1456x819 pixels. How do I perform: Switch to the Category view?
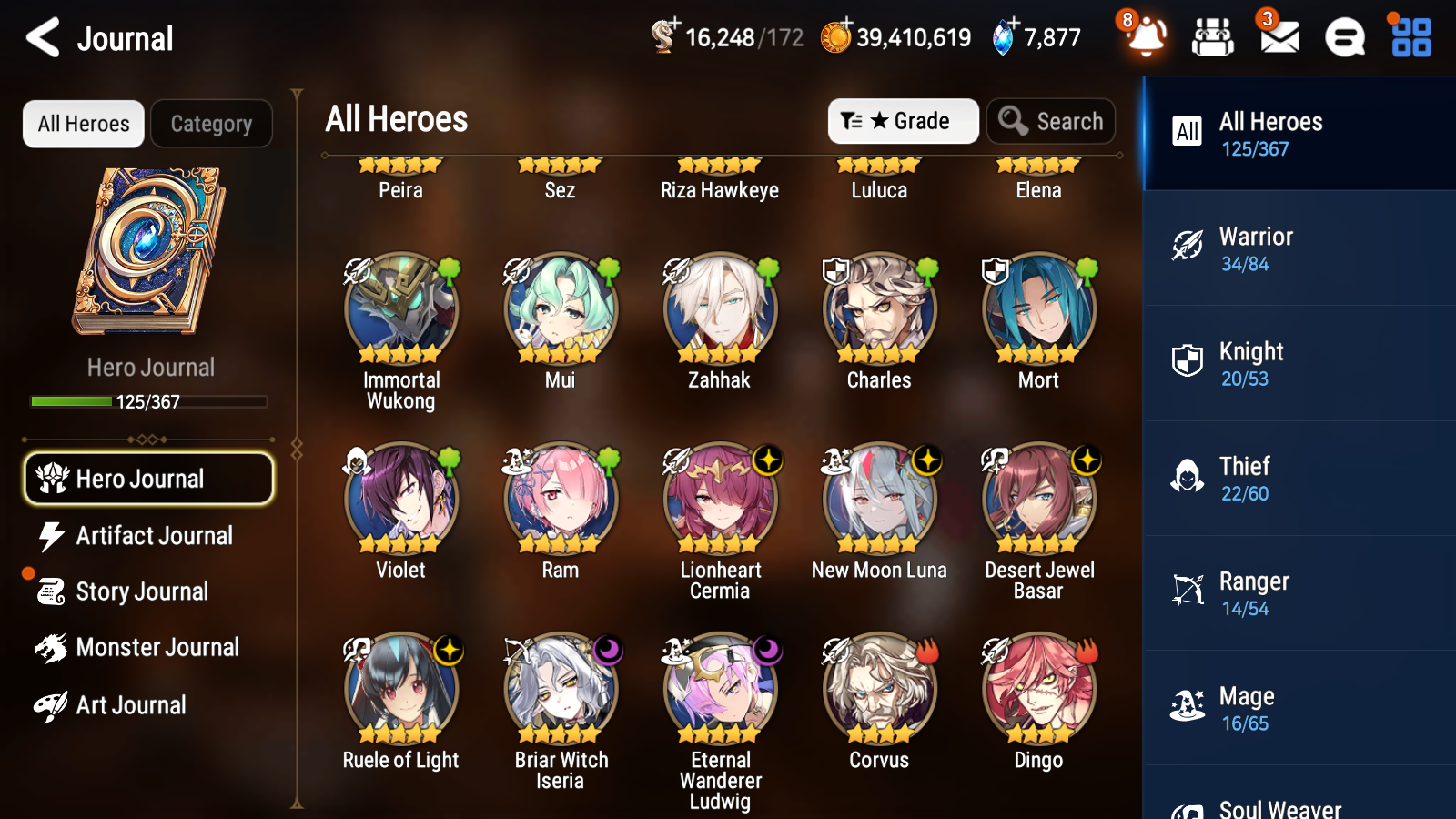coord(211,124)
